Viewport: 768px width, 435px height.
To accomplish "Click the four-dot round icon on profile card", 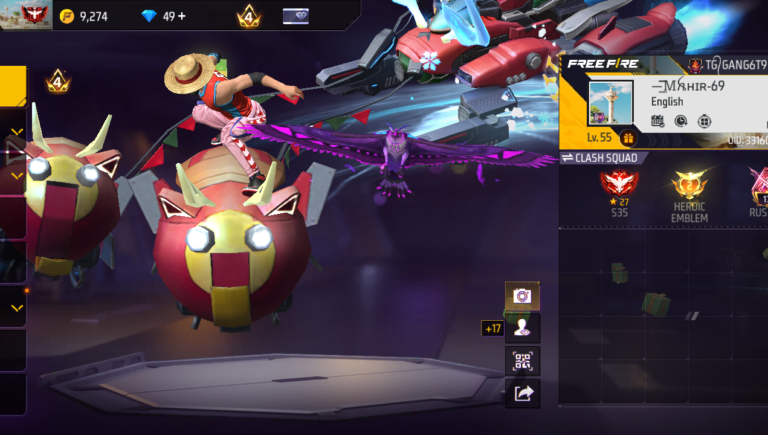I will (704, 121).
